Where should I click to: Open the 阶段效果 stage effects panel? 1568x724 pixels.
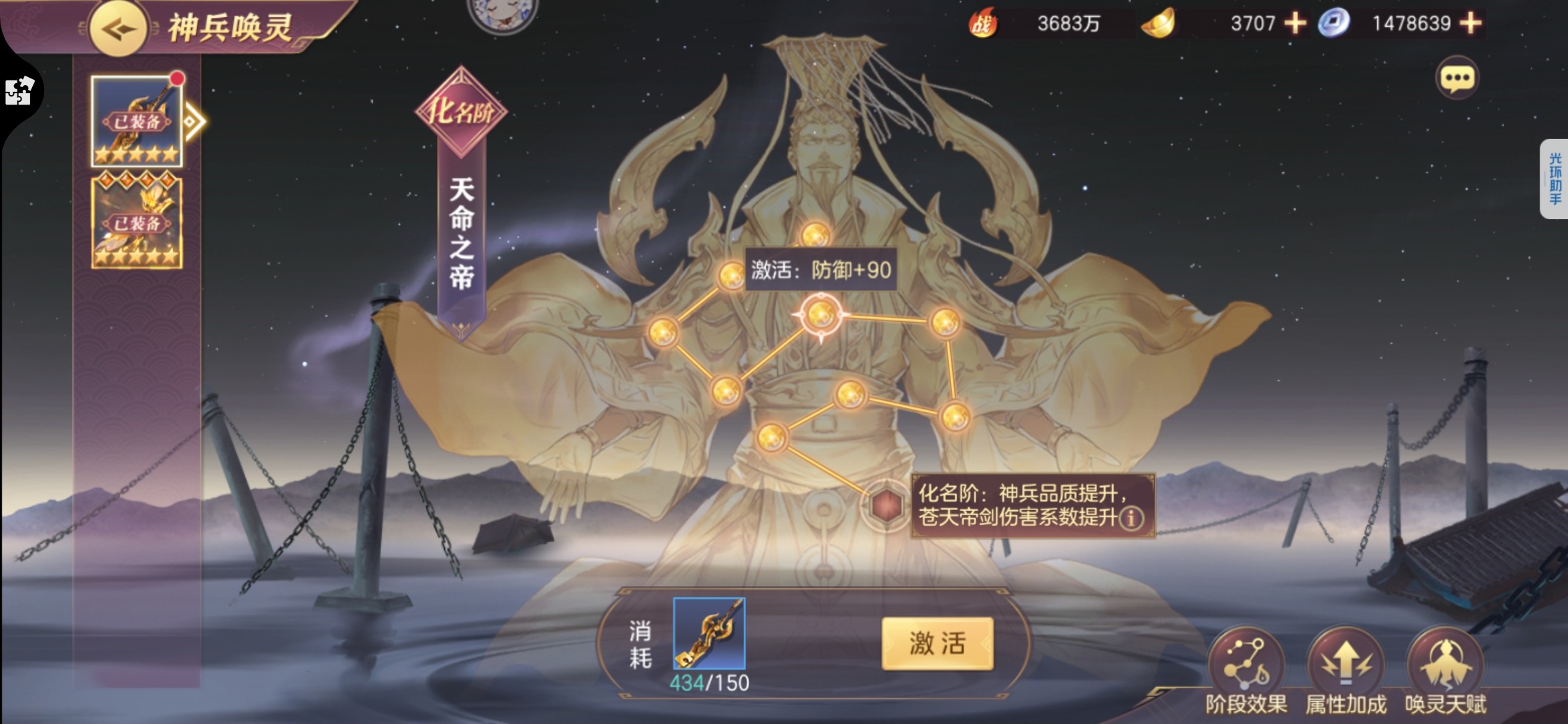point(1246,665)
